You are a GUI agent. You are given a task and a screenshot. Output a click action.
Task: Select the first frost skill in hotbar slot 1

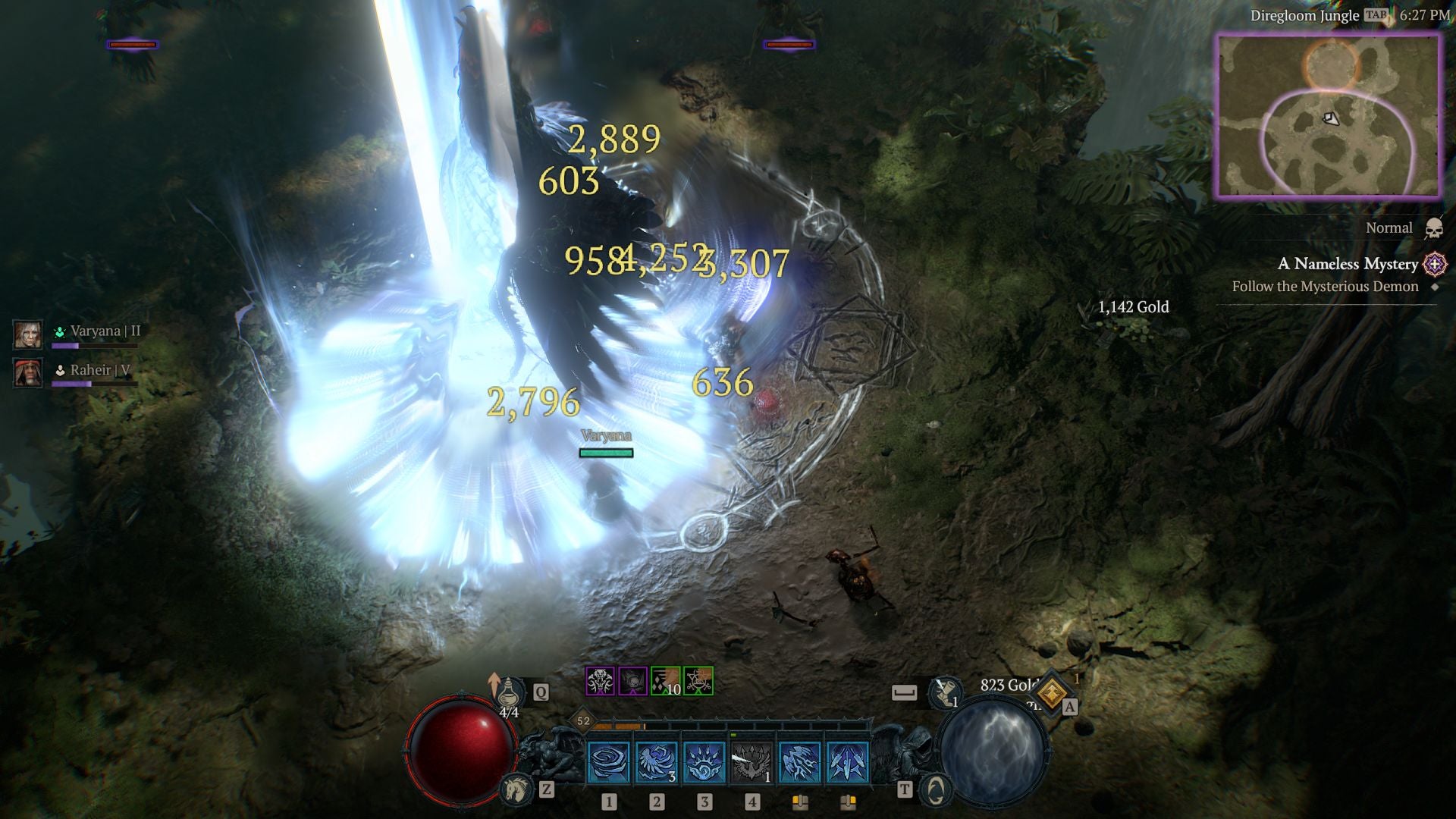[x=607, y=762]
